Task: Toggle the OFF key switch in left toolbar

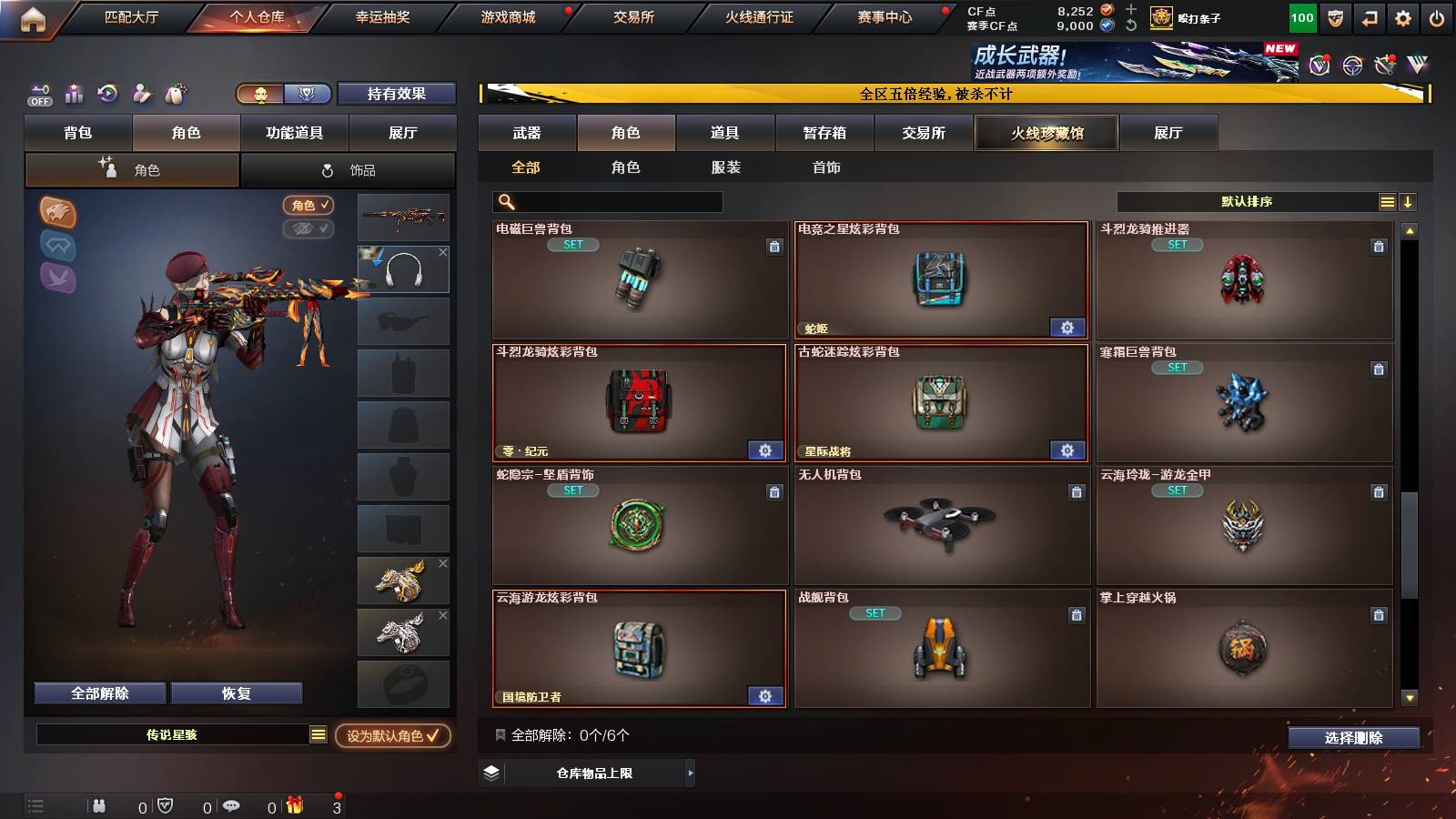Action: [x=38, y=93]
